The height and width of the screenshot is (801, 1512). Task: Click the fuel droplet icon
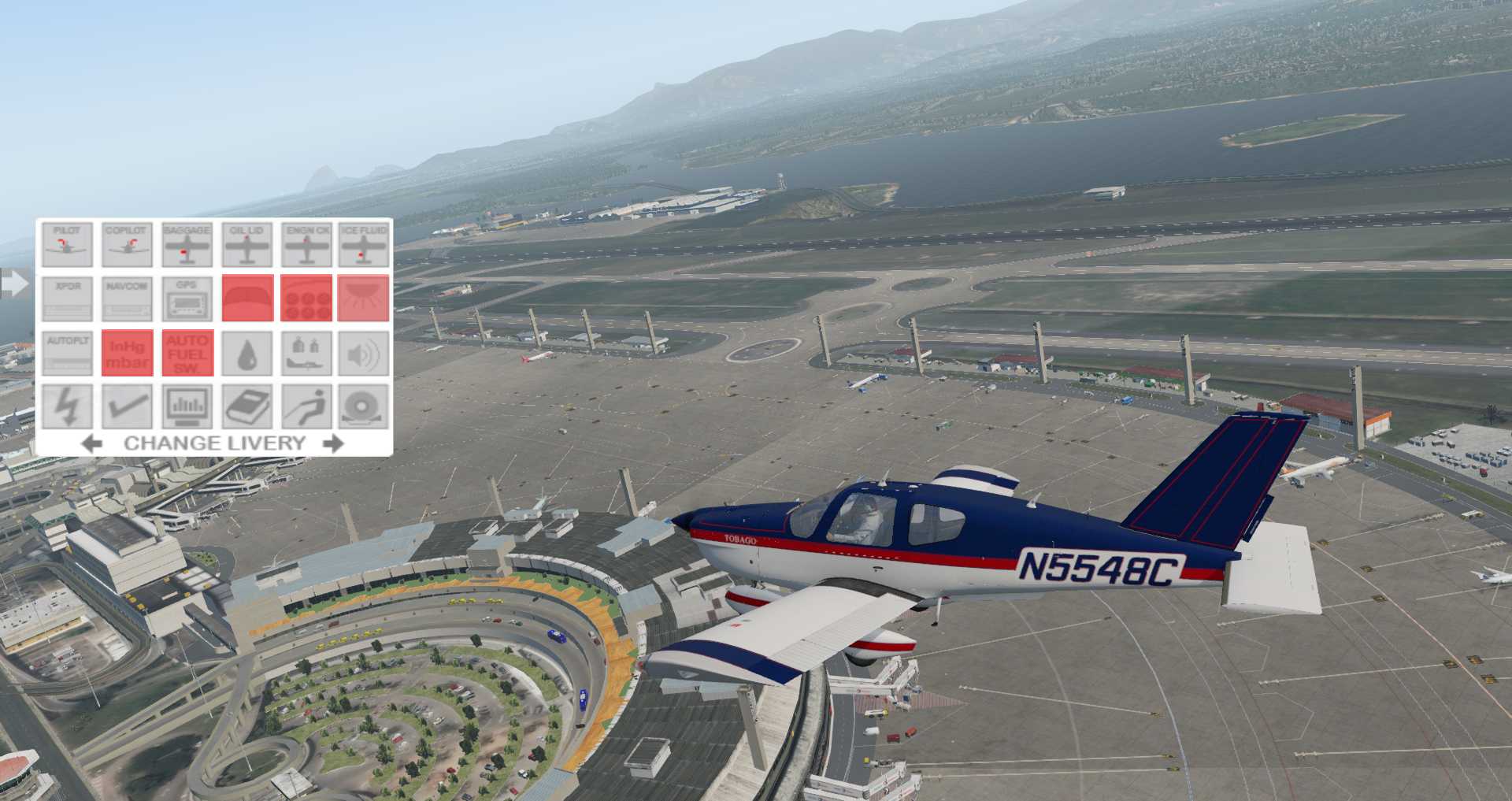(x=247, y=353)
